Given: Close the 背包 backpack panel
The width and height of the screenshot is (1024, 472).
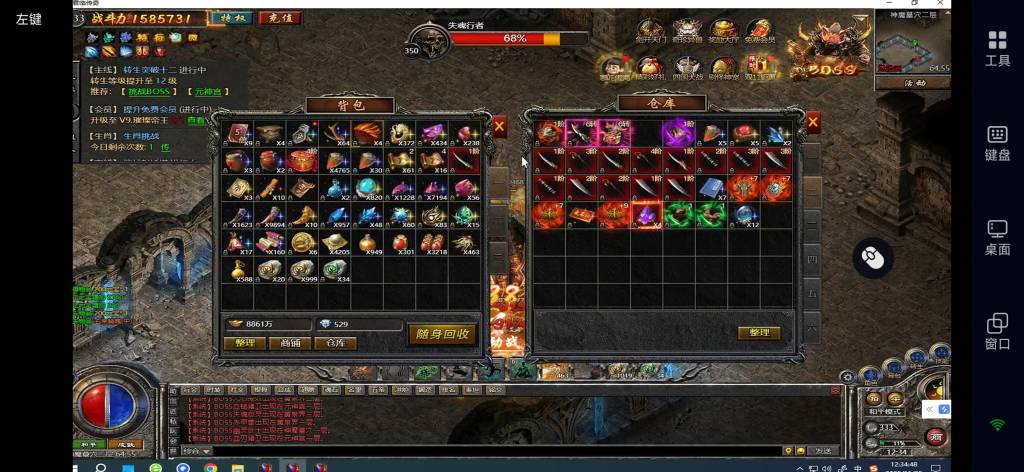Looking at the screenshot, I should [x=499, y=127].
